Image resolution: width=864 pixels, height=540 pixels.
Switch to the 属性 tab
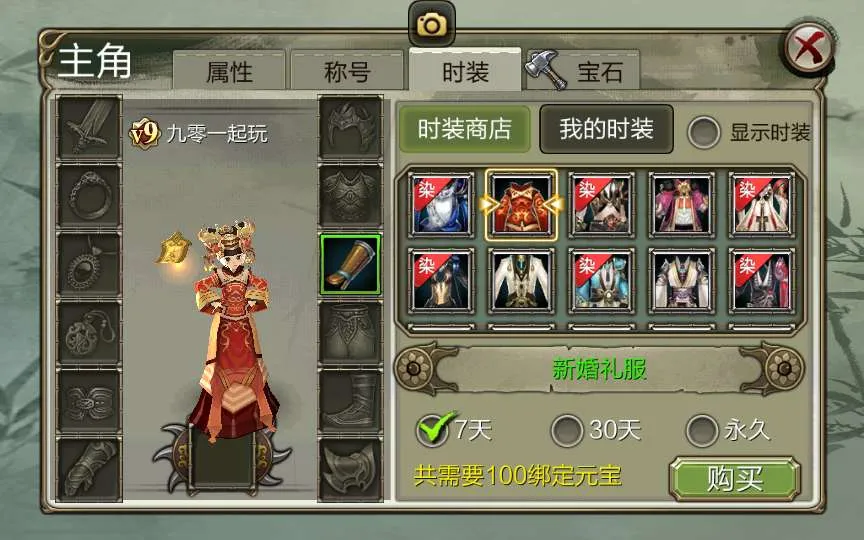click(x=229, y=72)
